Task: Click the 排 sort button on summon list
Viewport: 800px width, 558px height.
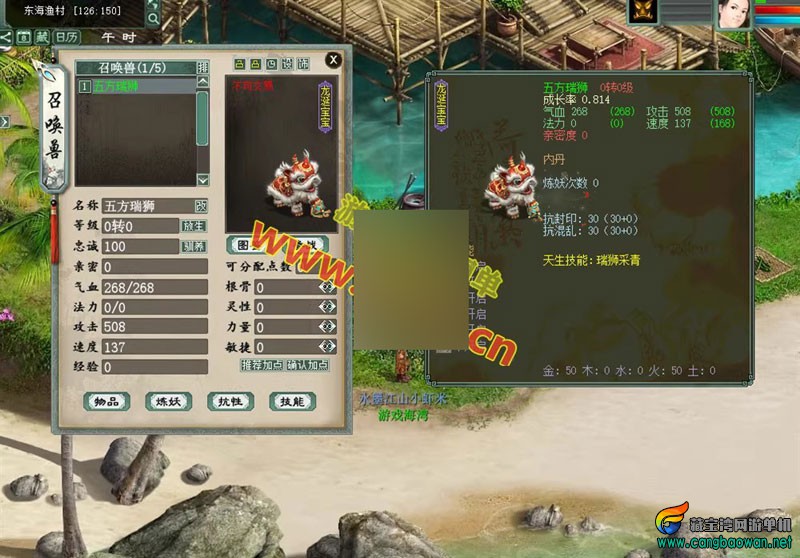Action: coord(203,67)
